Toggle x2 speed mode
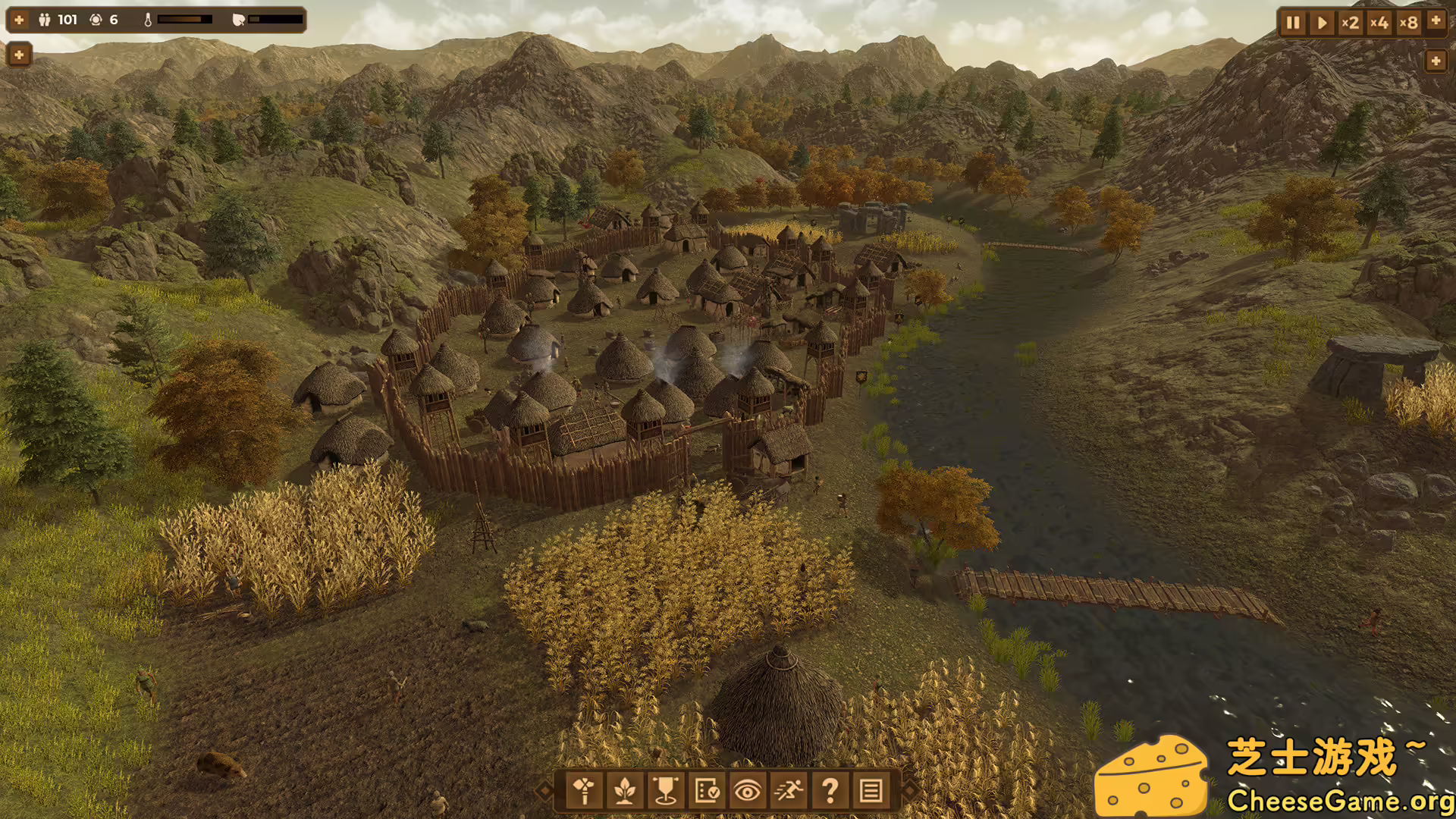1456x819 pixels. 1351,23
